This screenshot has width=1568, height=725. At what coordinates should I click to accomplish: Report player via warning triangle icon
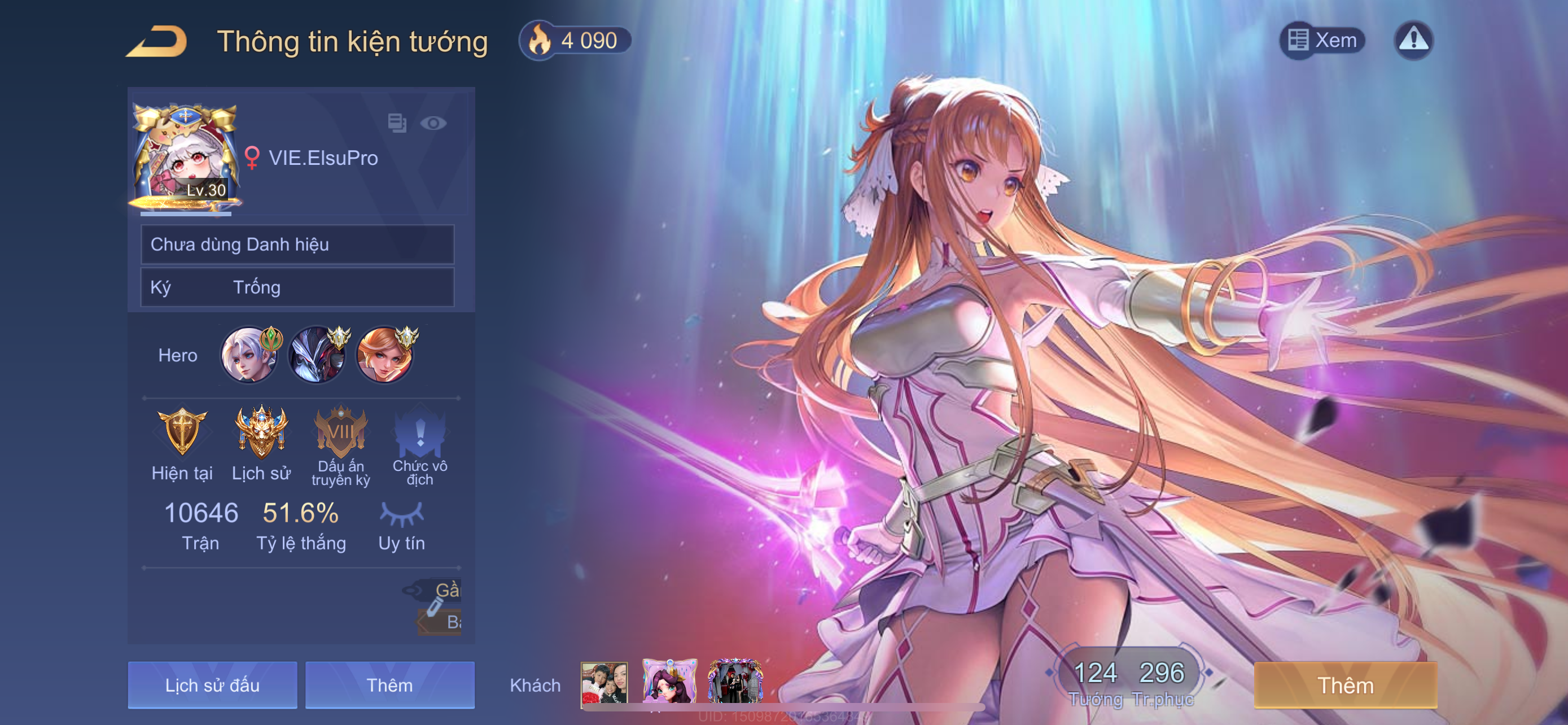coord(1413,40)
